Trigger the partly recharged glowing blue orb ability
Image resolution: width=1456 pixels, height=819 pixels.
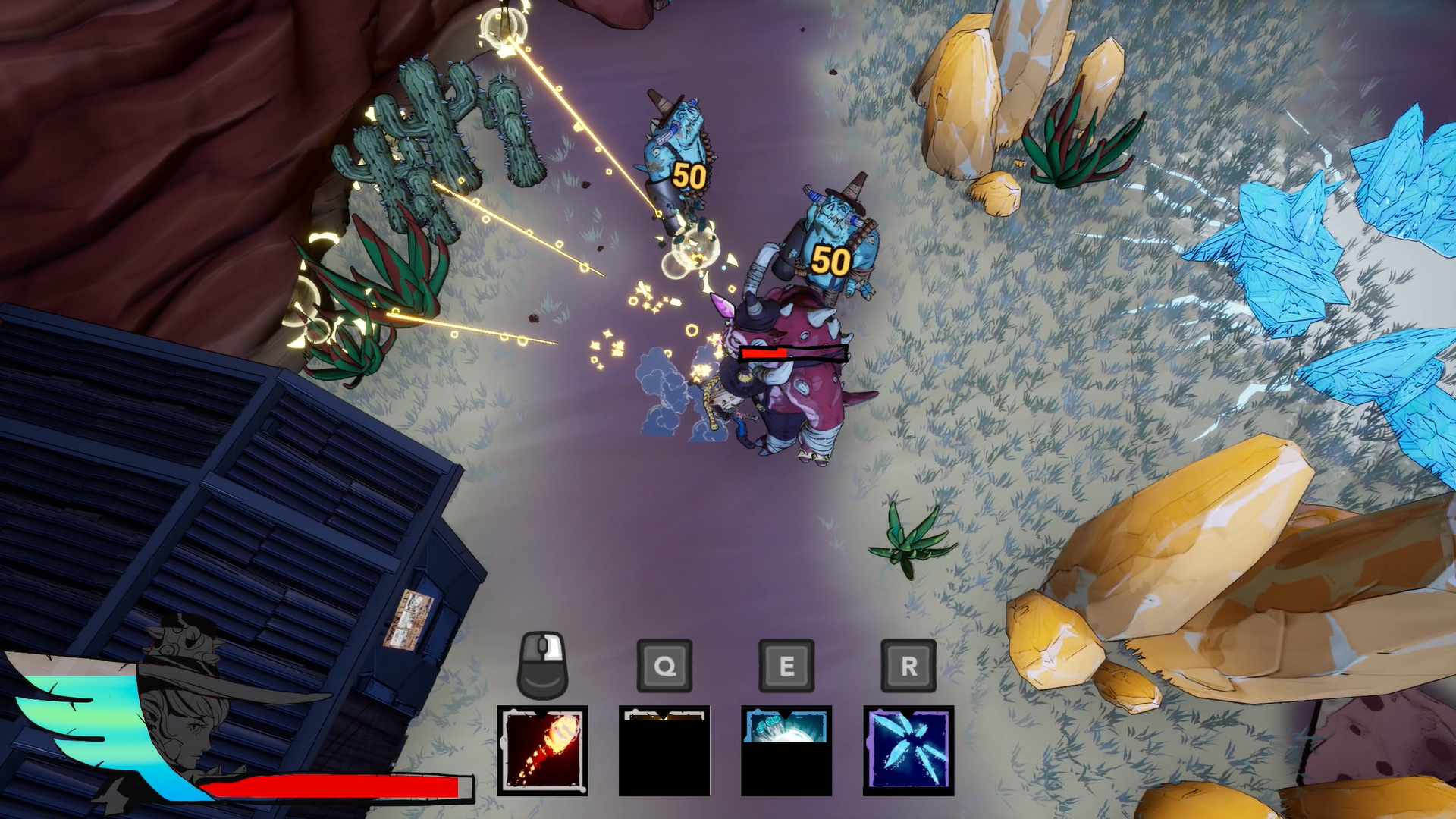(x=786, y=750)
